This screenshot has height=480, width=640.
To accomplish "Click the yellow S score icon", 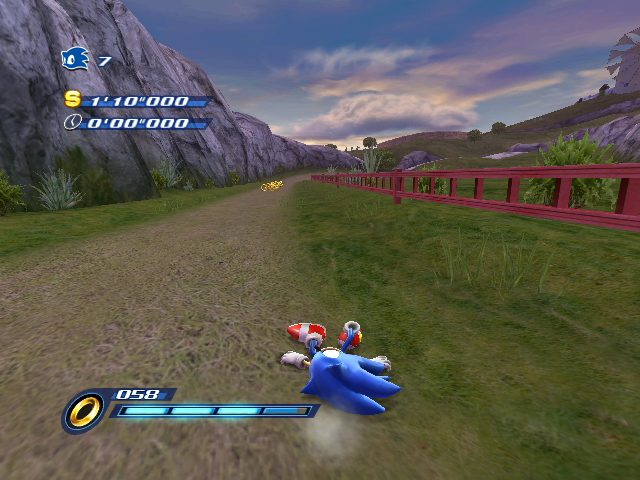I will click(x=72, y=99).
